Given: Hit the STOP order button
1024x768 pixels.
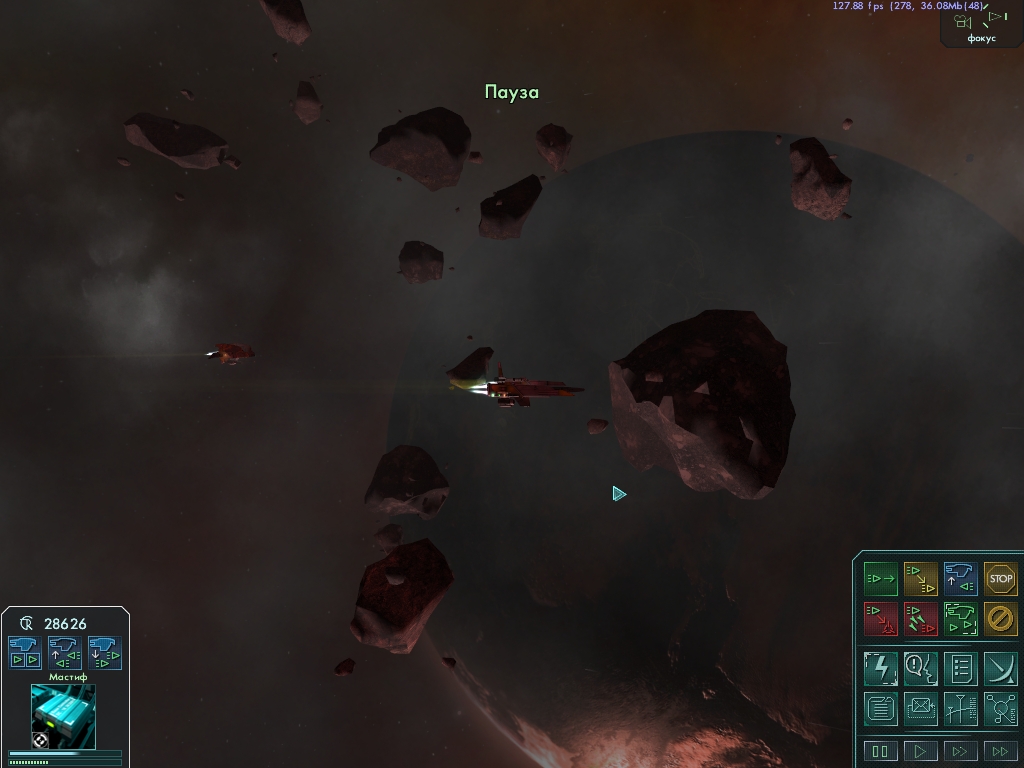Looking at the screenshot, I should coord(1000,578).
